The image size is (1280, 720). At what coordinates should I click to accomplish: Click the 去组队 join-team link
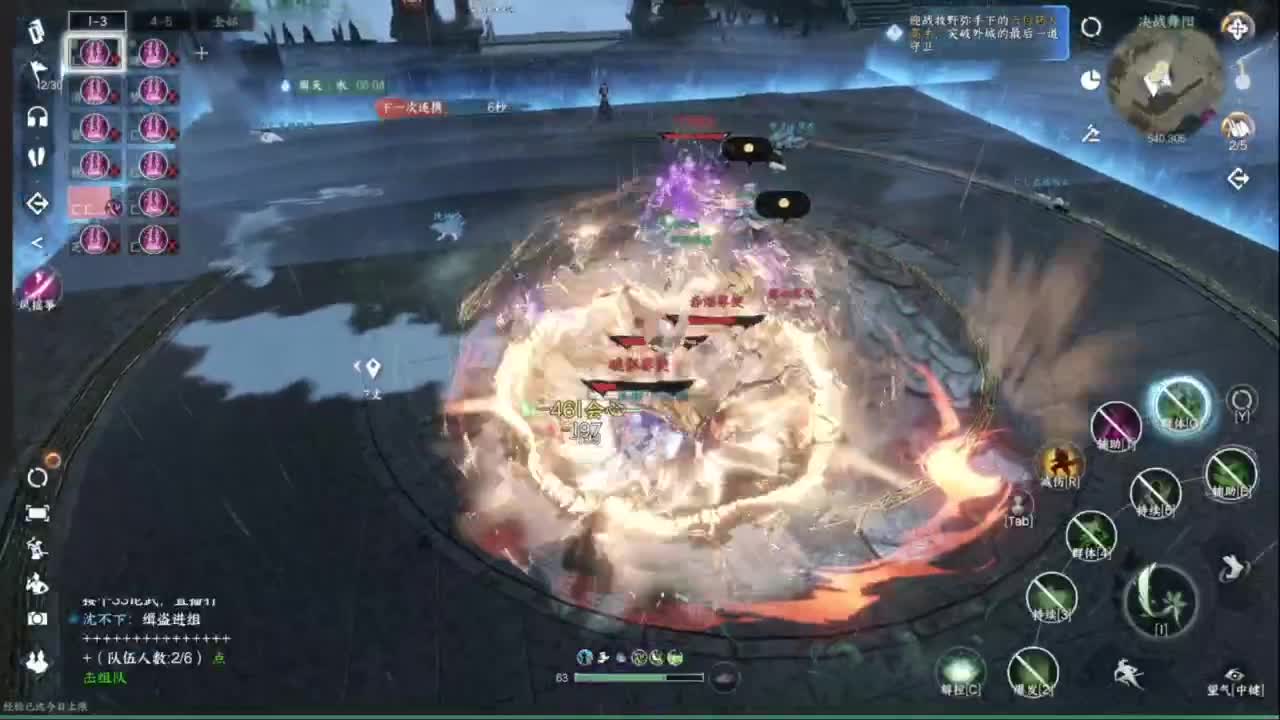[105, 678]
